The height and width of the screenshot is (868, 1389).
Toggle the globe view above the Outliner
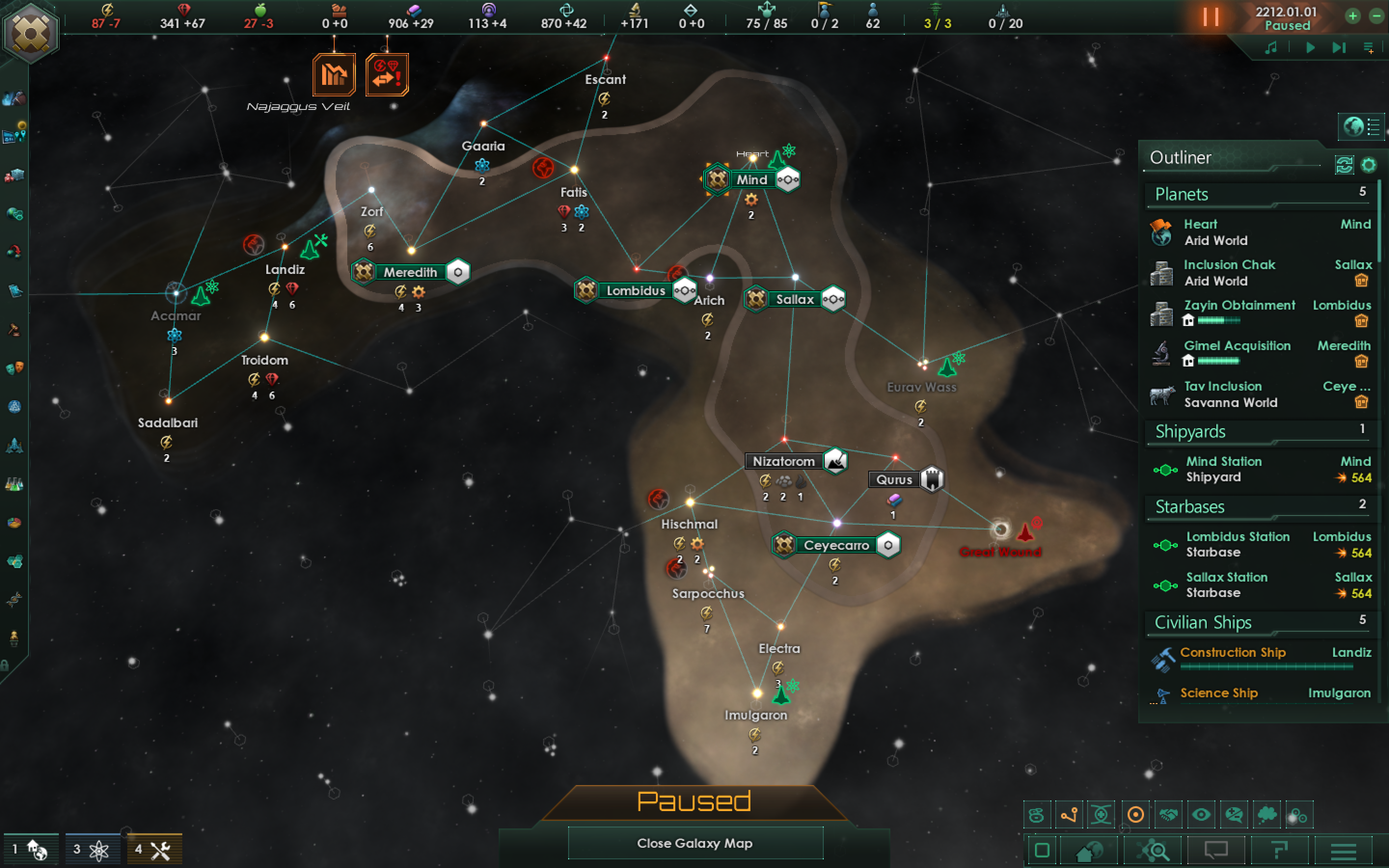pyautogui.click(x=1353, y=127)
